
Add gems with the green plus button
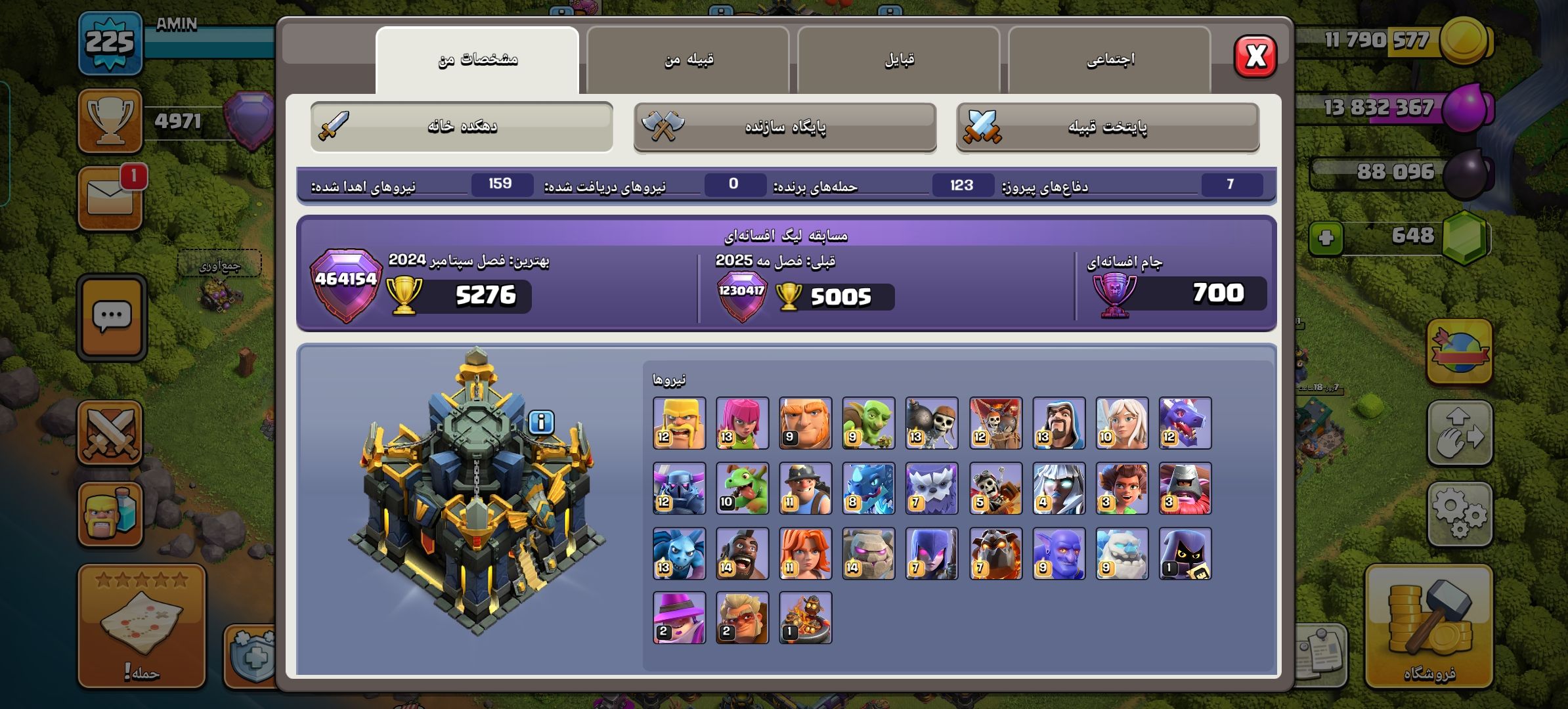(x=1326, y=237)
